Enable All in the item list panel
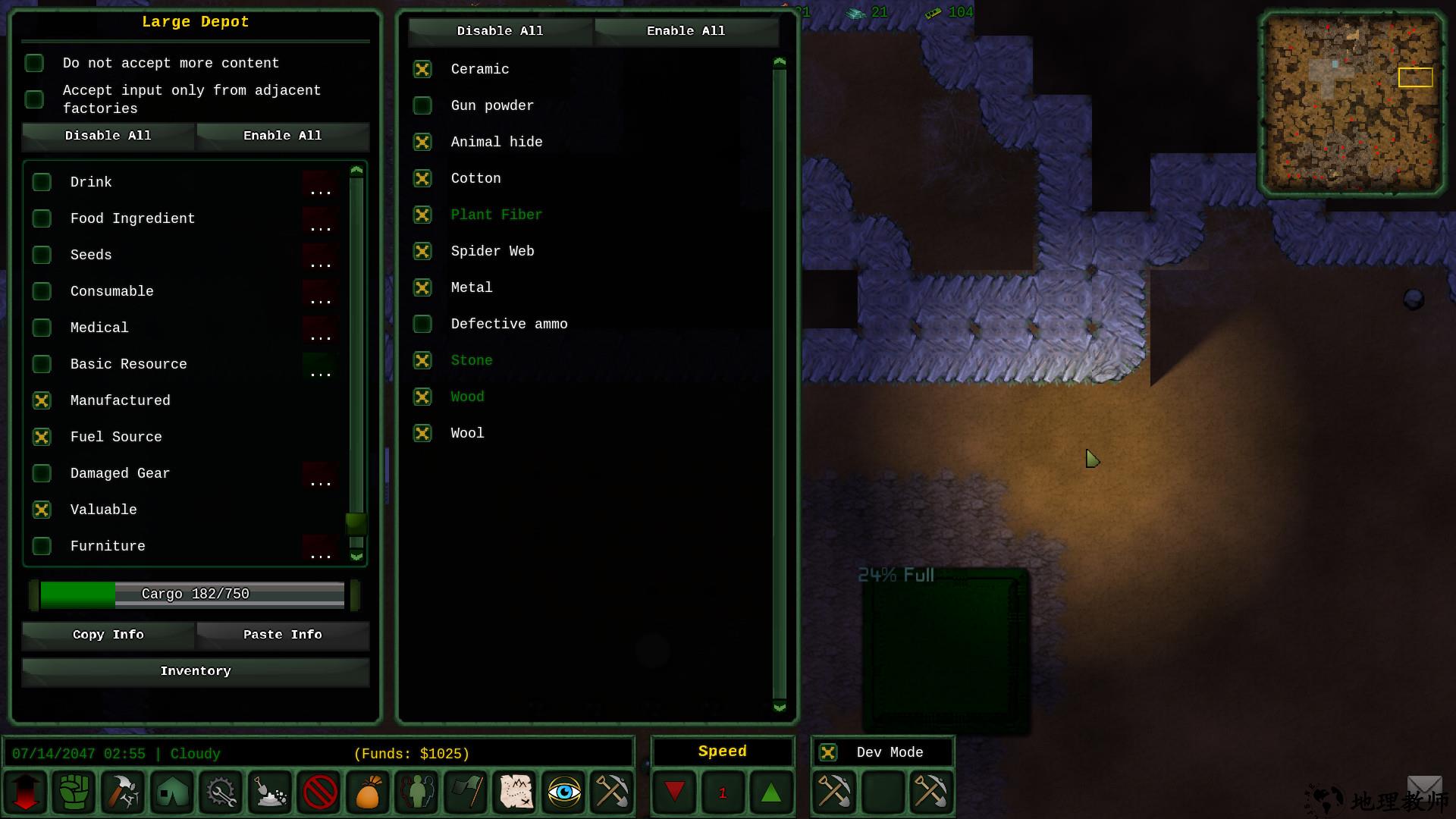The image size is (1456, 819). coord(686,31)
